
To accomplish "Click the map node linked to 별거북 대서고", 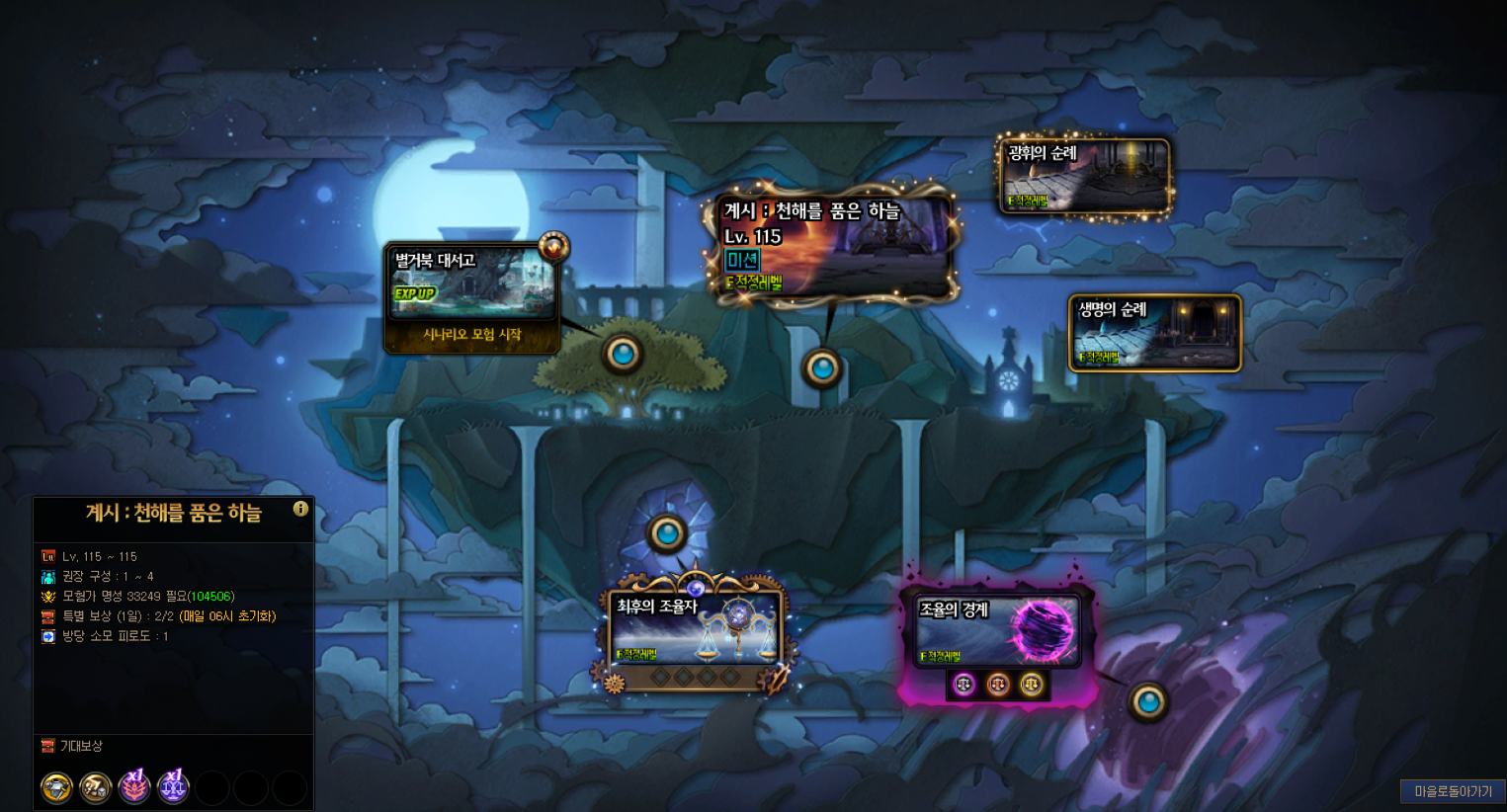I will point(623,353).
